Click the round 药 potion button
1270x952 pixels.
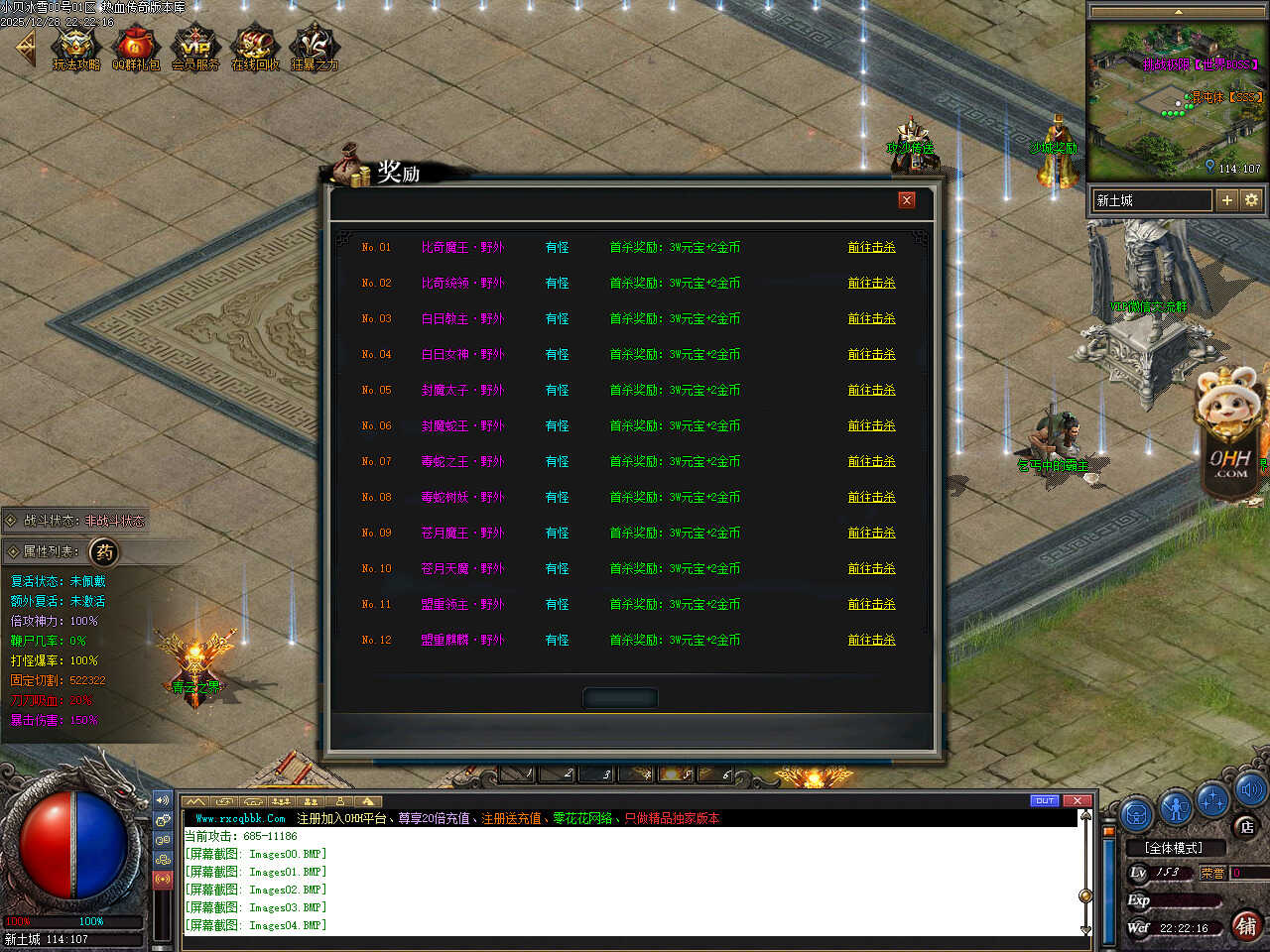(104, 551)
